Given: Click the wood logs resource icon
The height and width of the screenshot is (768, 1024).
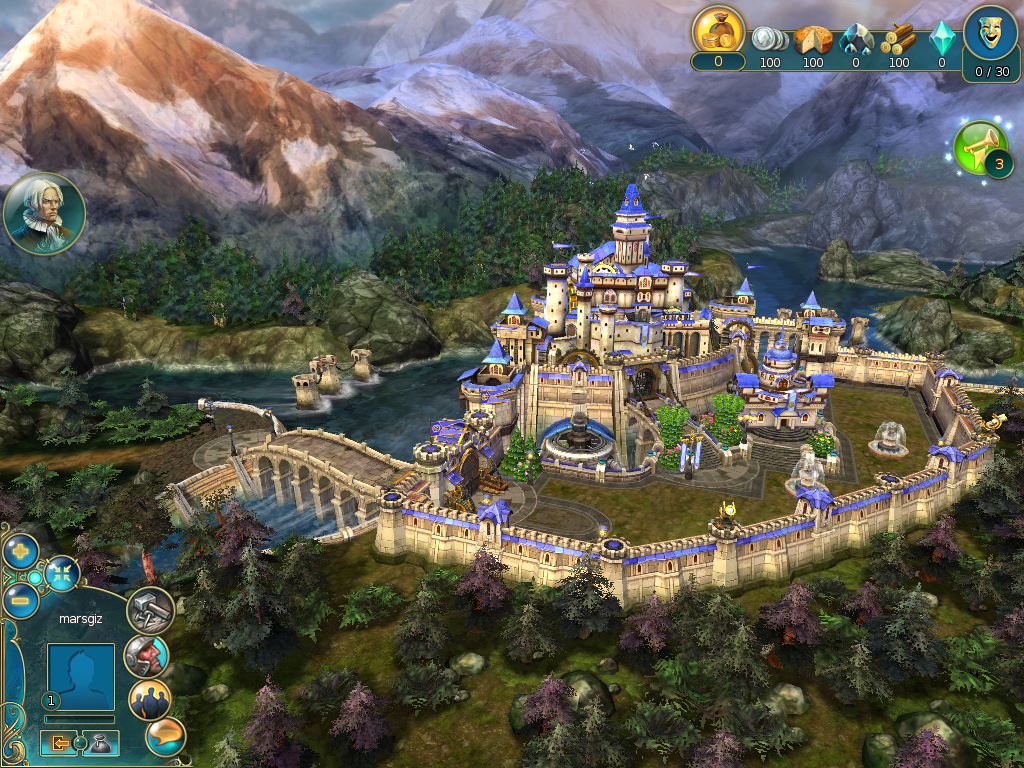Looking at the screenshot, I should pyautogui.click(x=898, y=40).
